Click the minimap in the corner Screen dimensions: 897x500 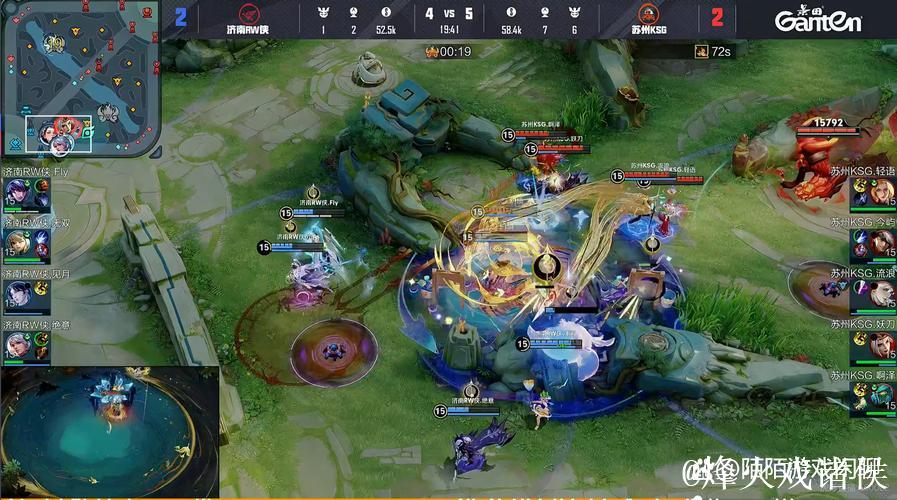coord(80,80)
